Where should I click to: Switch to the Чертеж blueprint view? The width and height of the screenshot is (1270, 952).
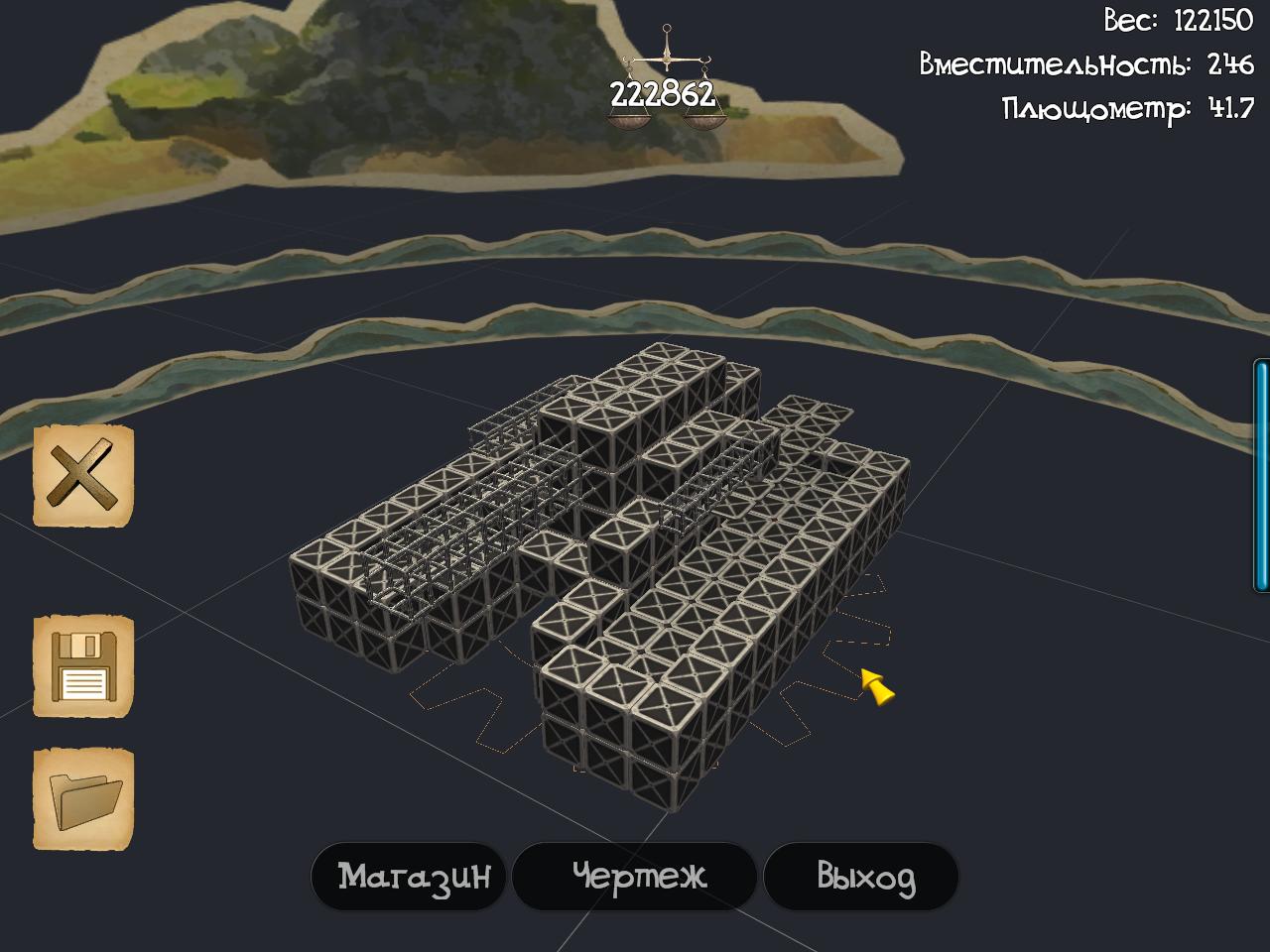[636, 877]
